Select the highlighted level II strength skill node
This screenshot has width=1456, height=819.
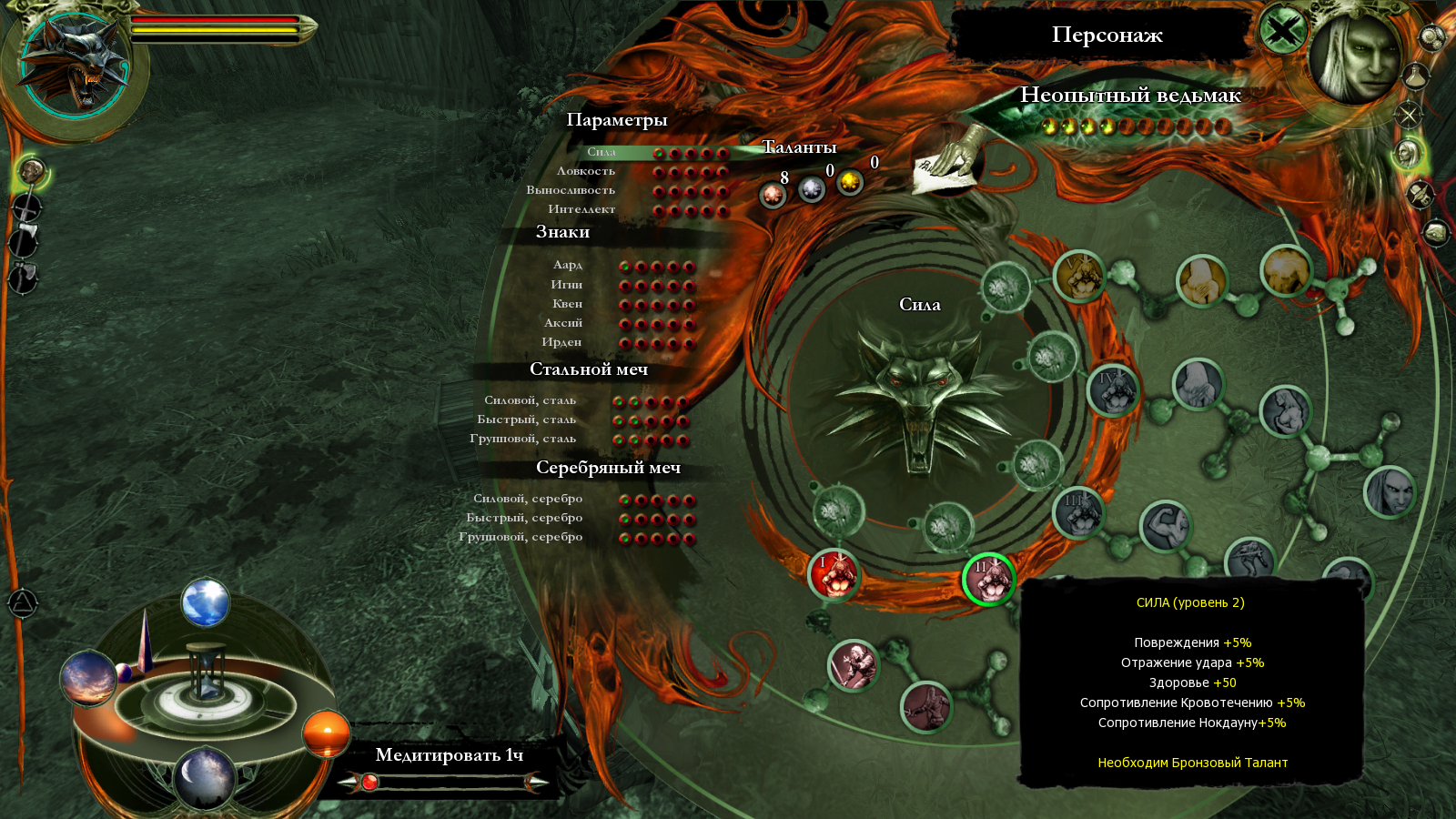point(987,579)
